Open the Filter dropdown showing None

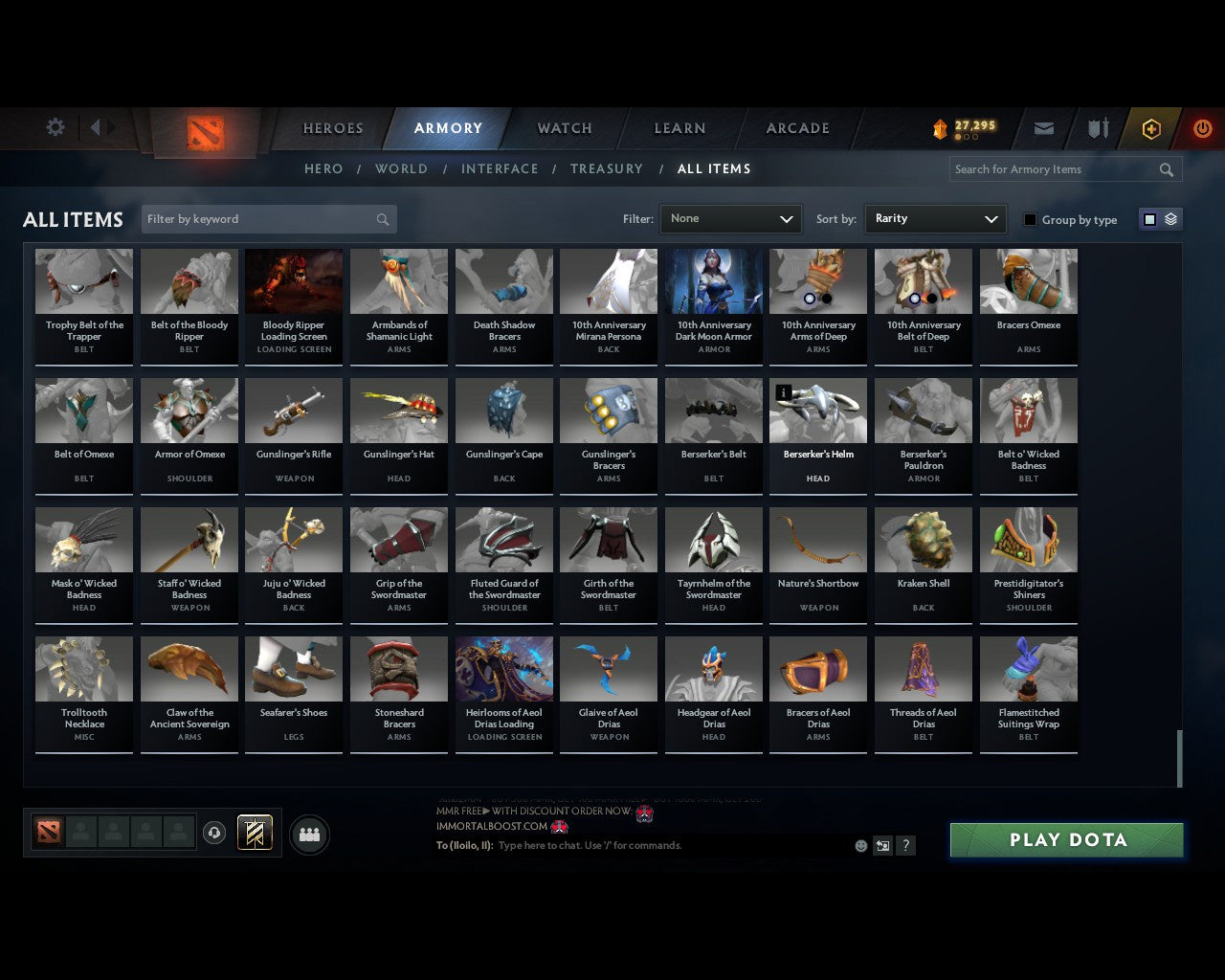[730, 218]
